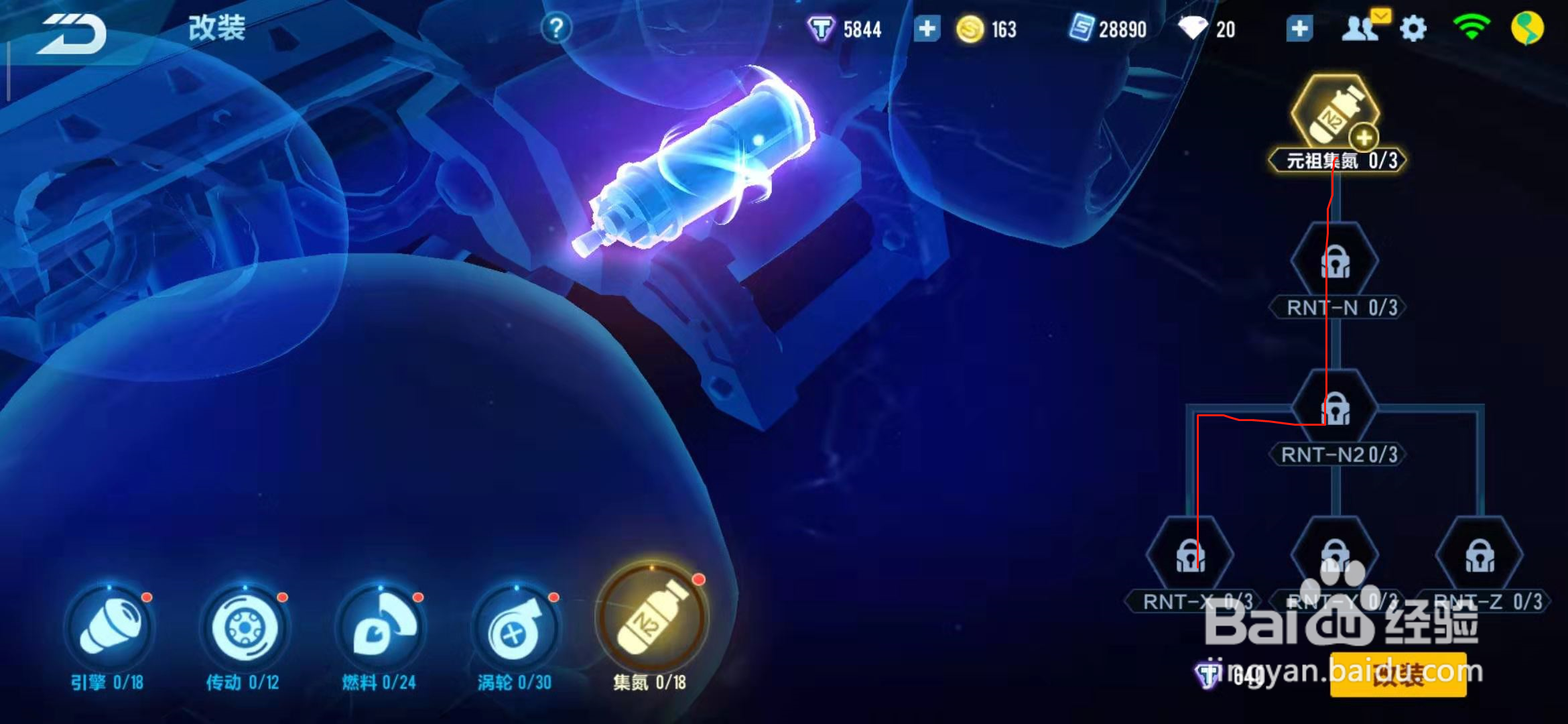Click the plus beside the gold coin balance
Screen dimensions: 1568x724
(927, 28)
